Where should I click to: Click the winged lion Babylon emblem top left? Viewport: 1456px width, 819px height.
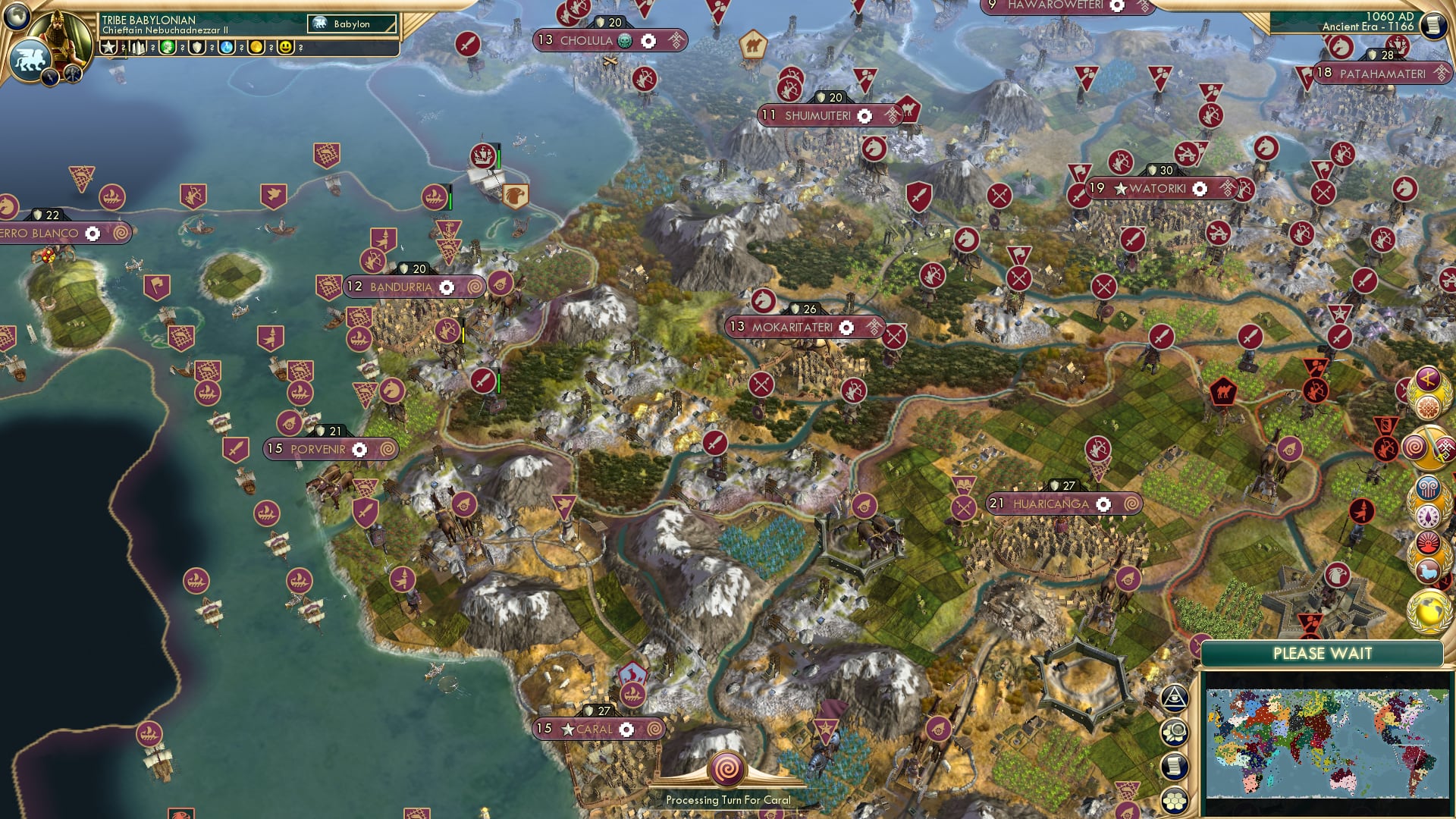point(30,58)
